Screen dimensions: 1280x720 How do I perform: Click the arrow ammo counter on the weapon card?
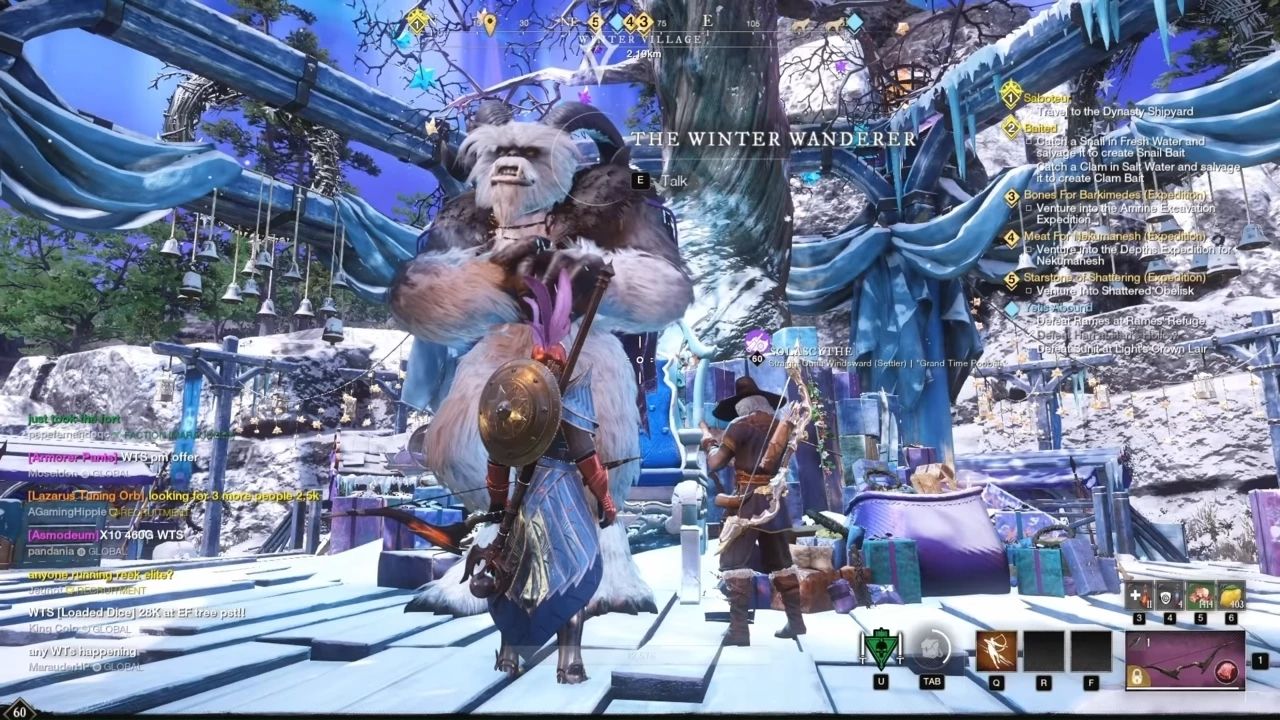tap(1140, 641)
